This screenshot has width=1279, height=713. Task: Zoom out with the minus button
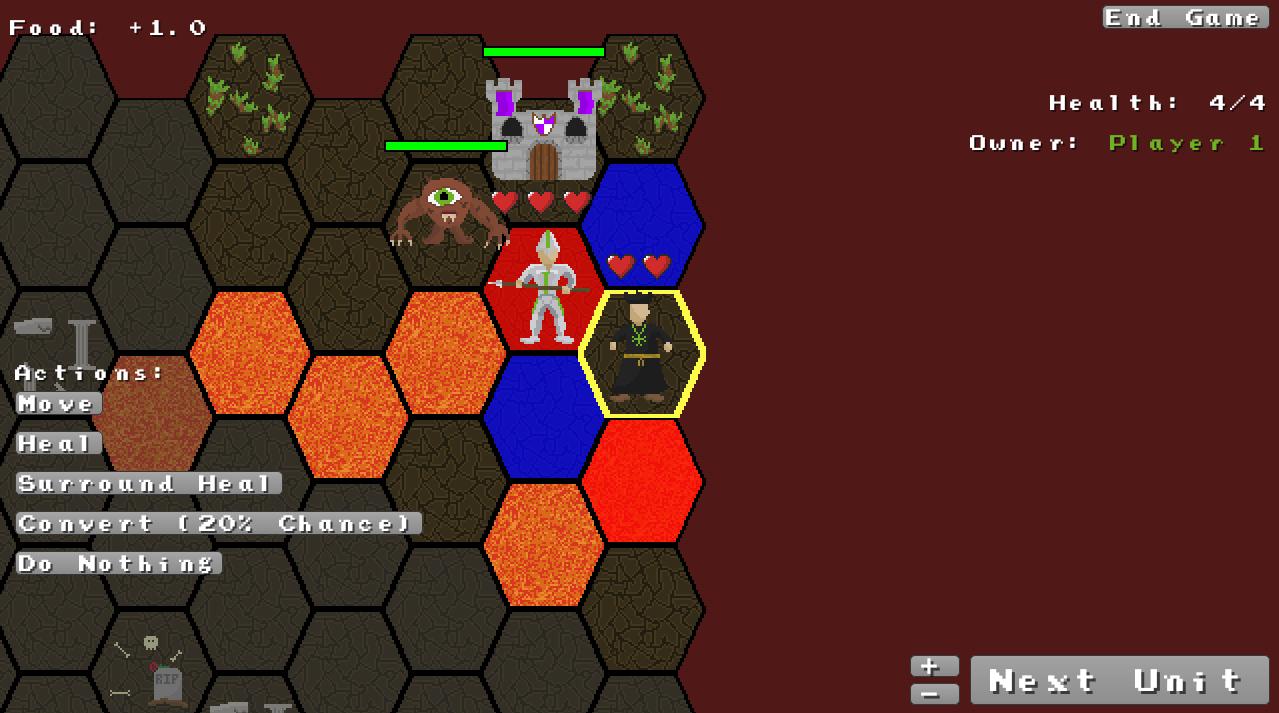pos(934,693)
